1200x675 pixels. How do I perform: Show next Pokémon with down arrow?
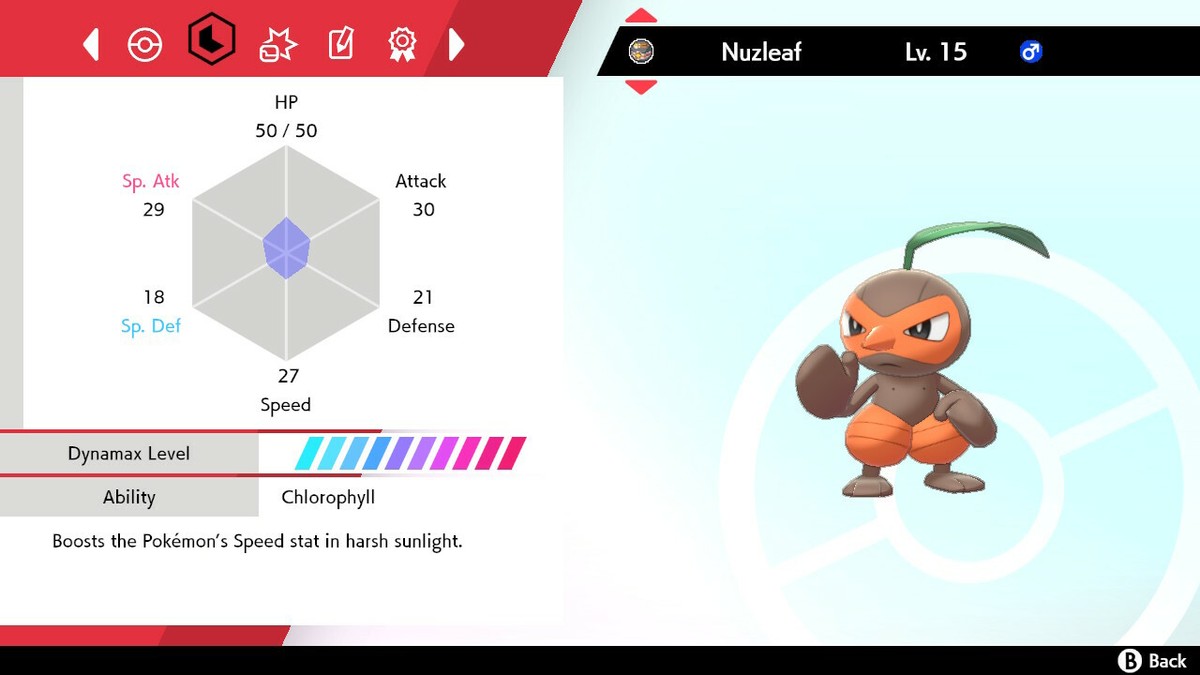(x=640, y=87)
